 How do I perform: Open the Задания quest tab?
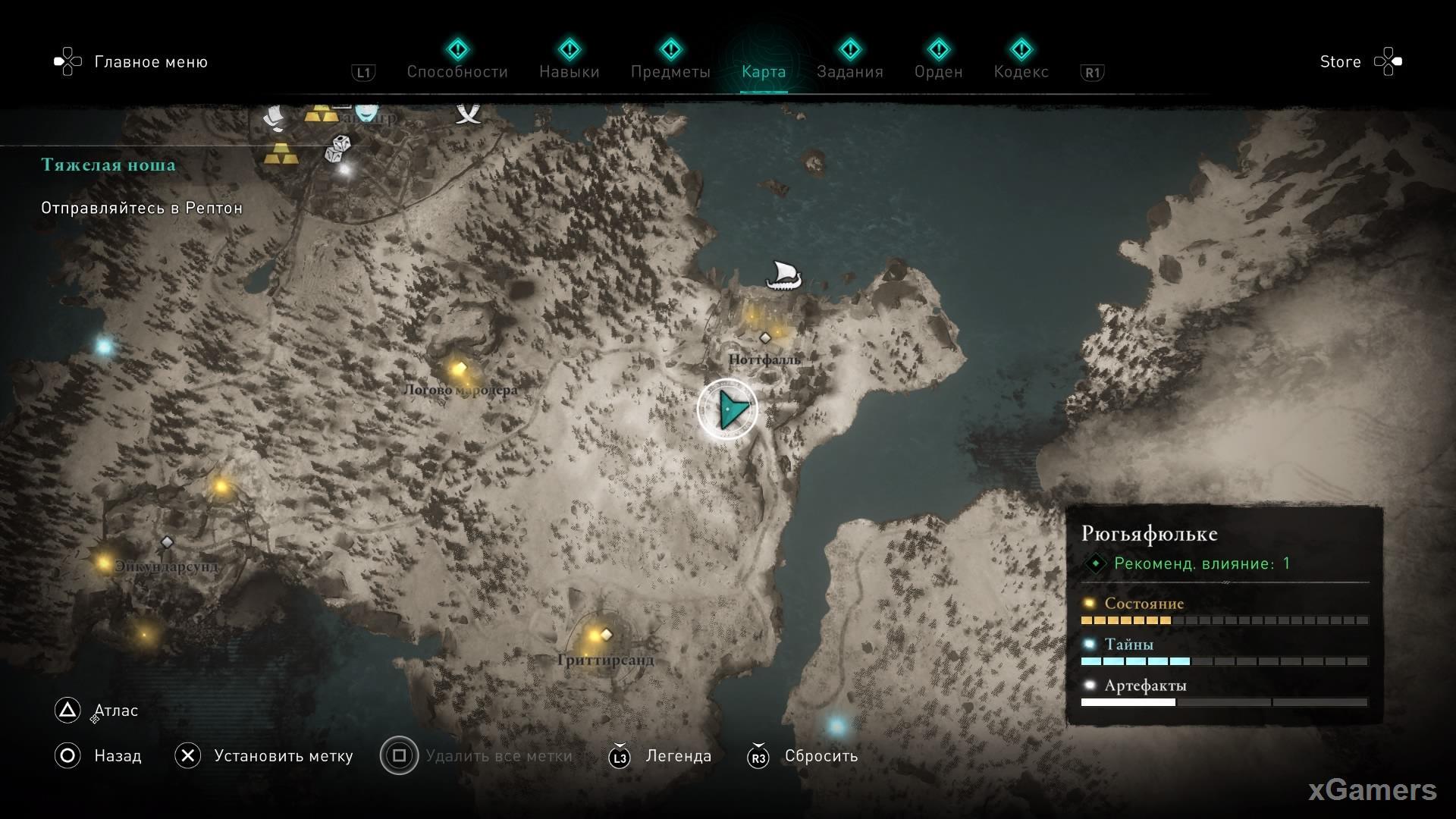849,71
